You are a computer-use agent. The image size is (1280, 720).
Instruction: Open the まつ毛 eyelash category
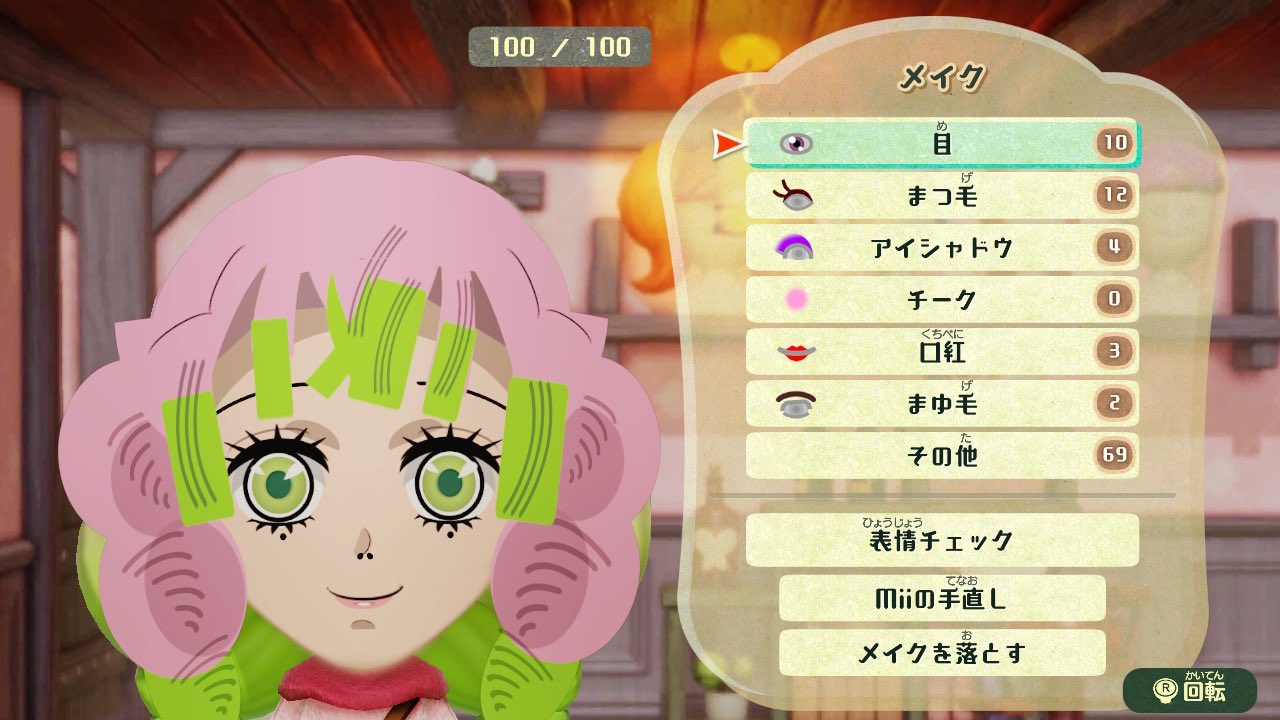pyautogui.click(x=940, y=195)
